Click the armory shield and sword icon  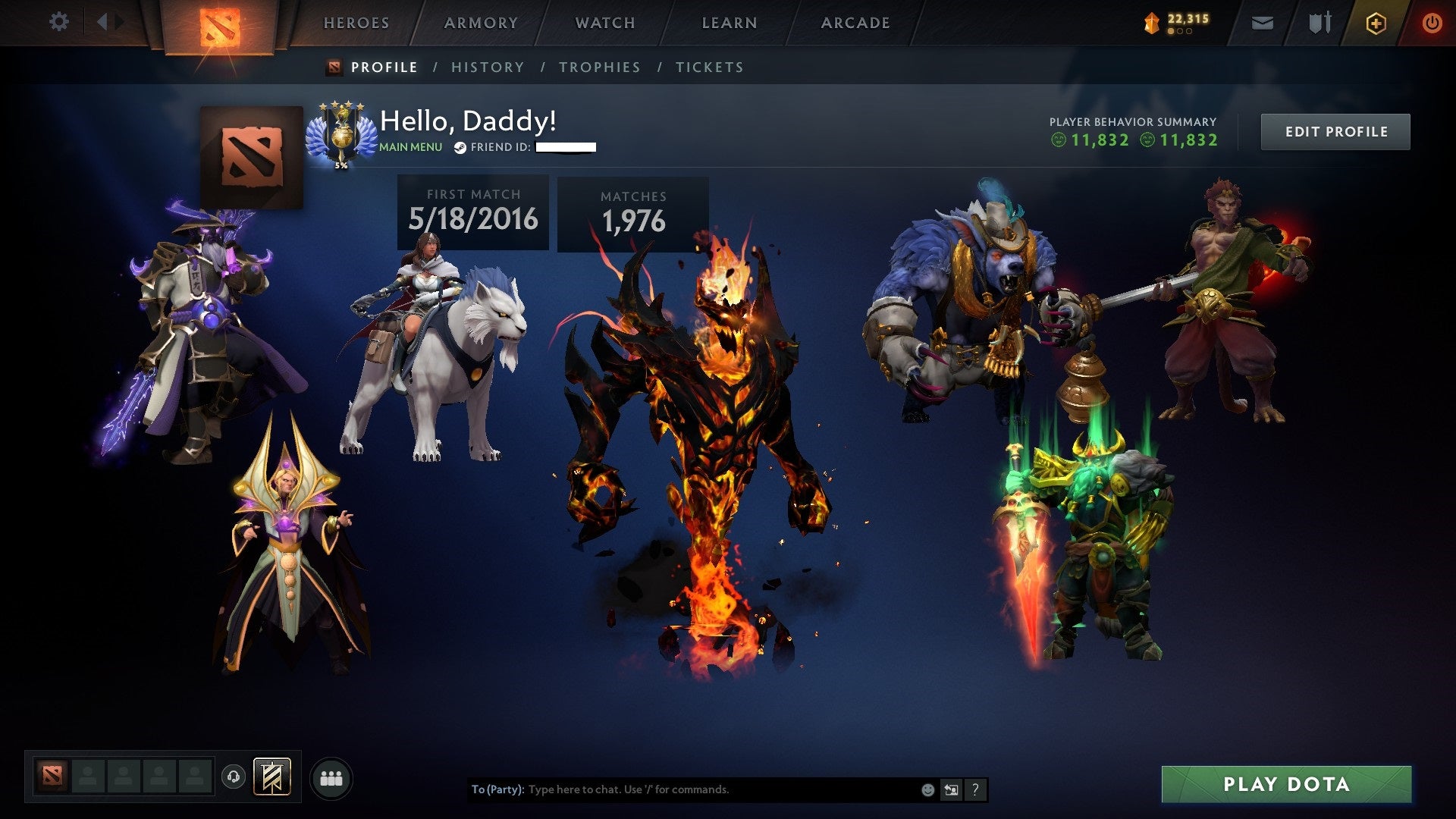tap(1319, 22)
